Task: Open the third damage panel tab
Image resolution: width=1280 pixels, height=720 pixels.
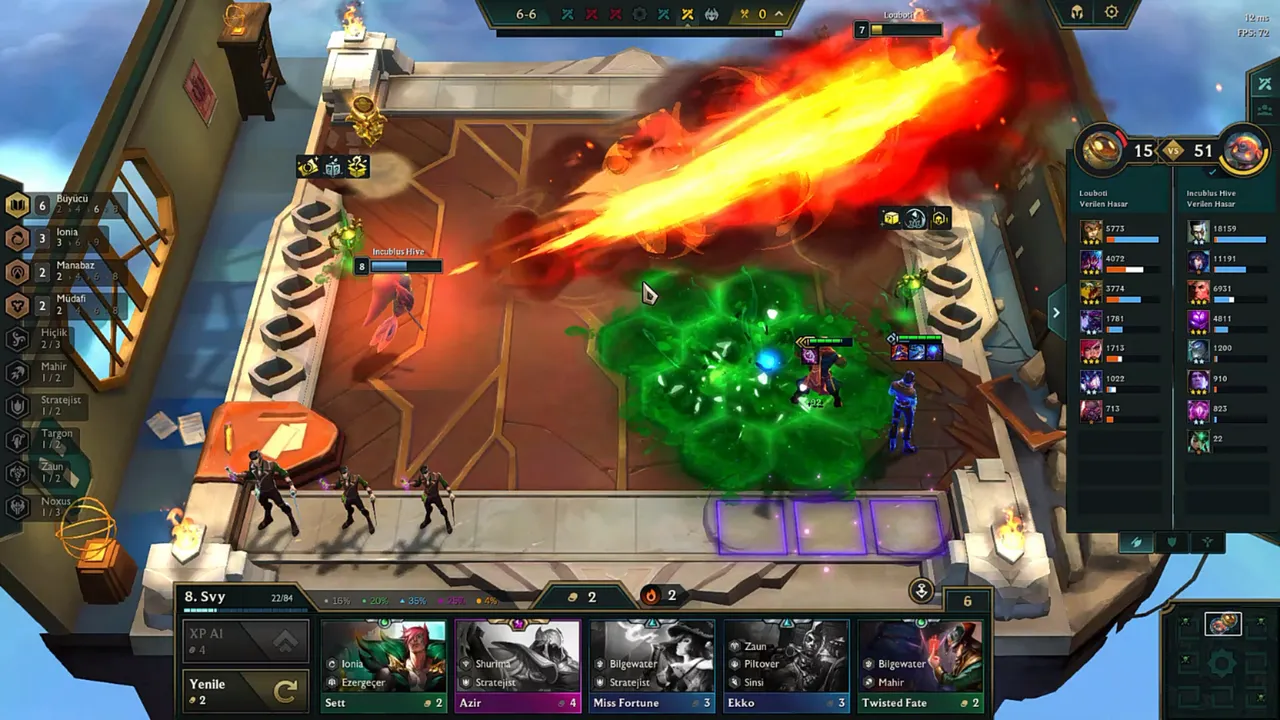Action: [1208, 542]
